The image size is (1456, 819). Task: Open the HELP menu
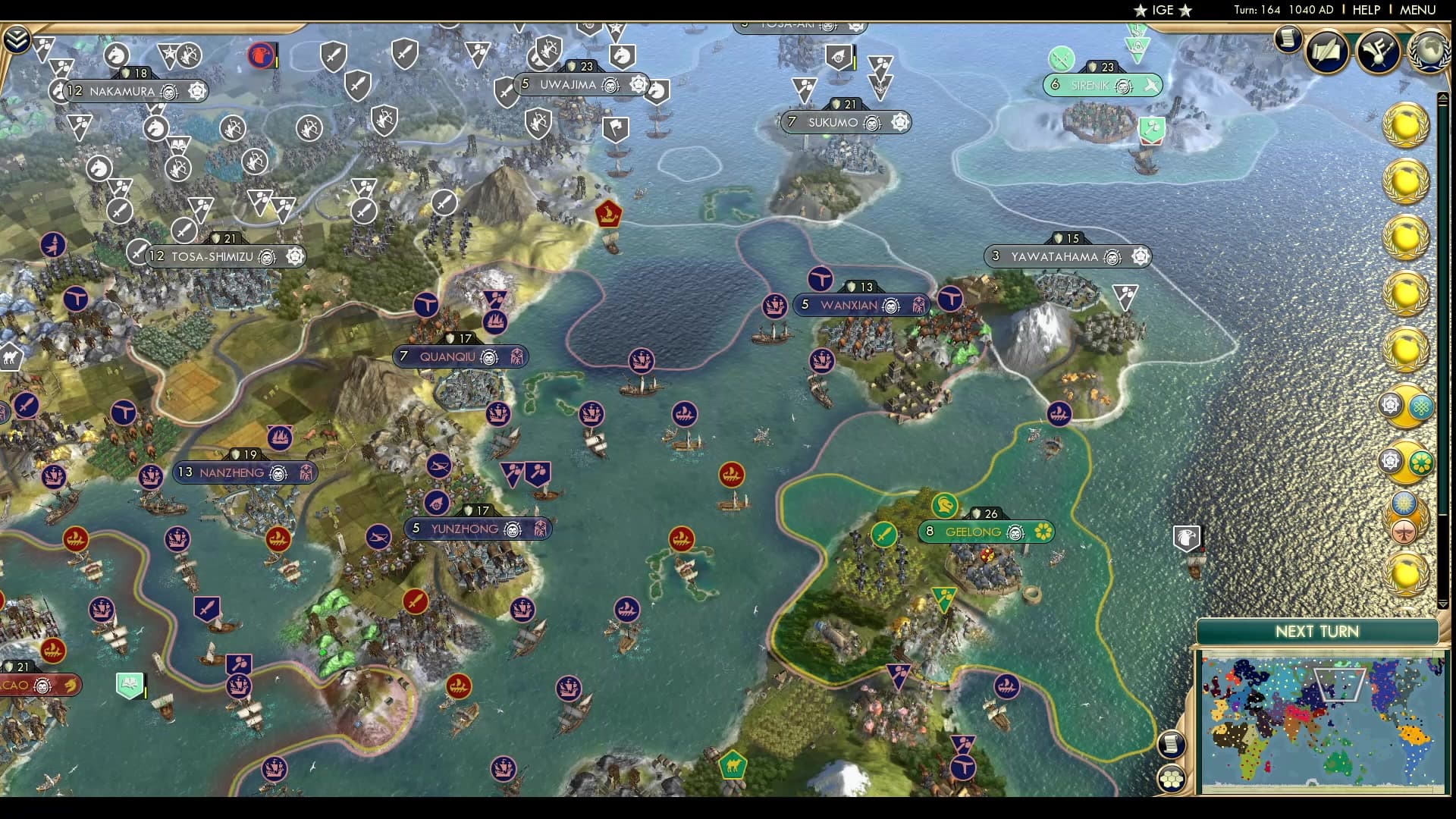tap(1365, 10)
